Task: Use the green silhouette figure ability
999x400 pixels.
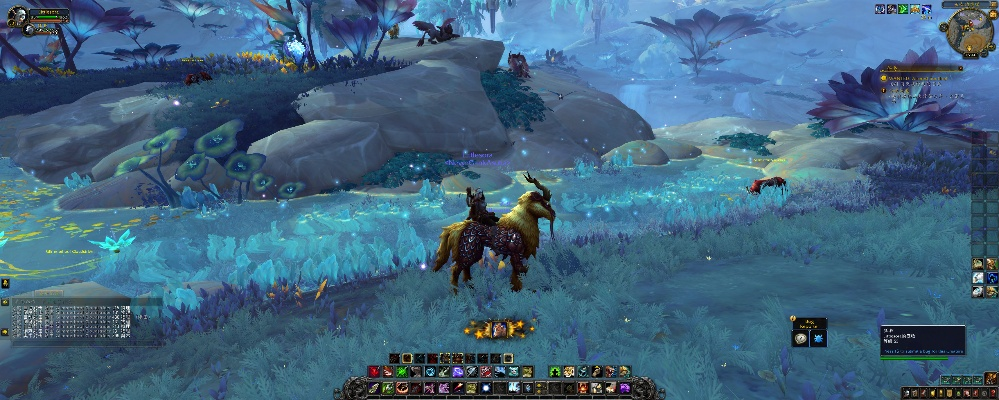Action: click(x=554, y=371)
